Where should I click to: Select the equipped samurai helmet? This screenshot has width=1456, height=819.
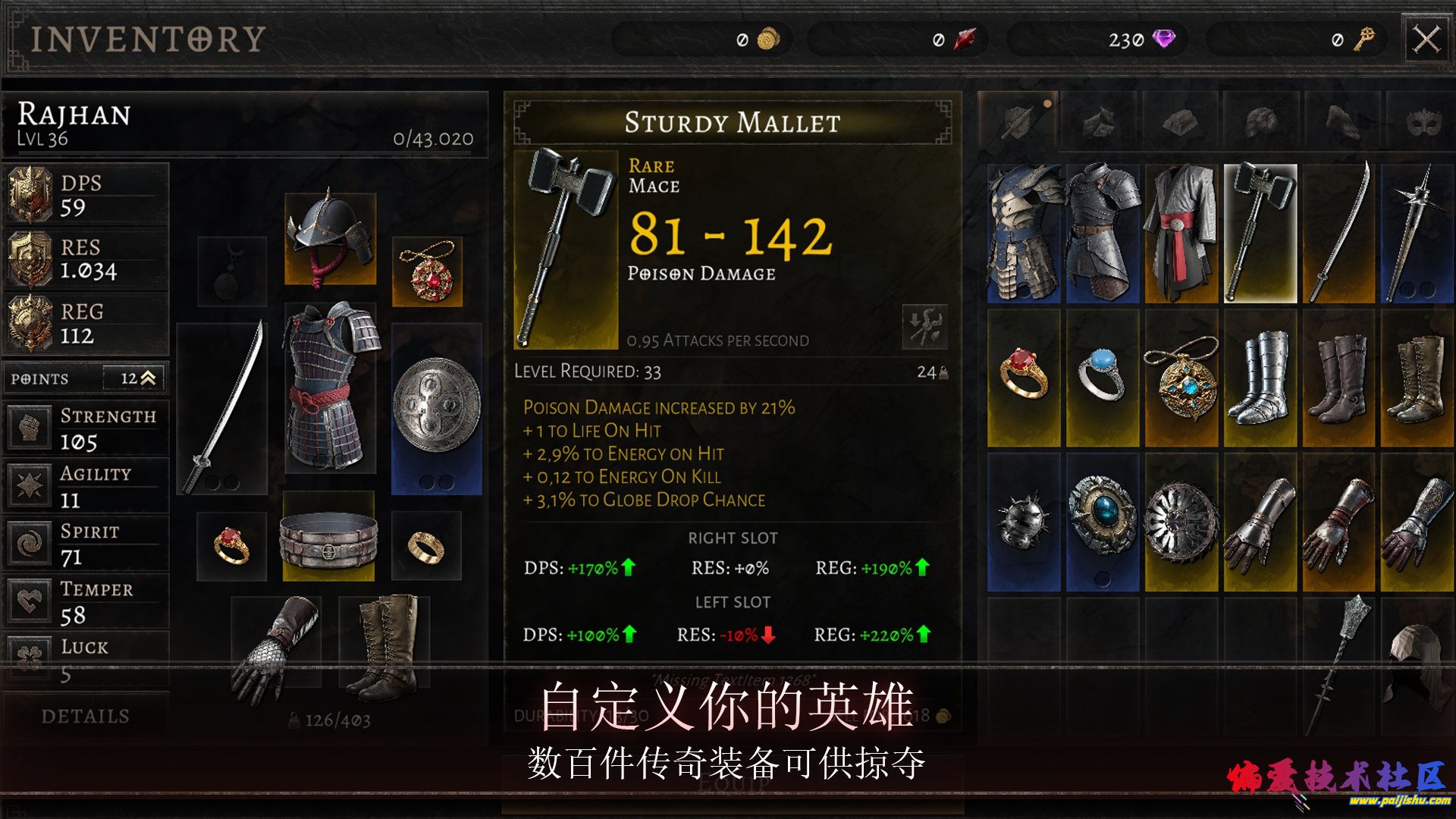click(330, 239)
